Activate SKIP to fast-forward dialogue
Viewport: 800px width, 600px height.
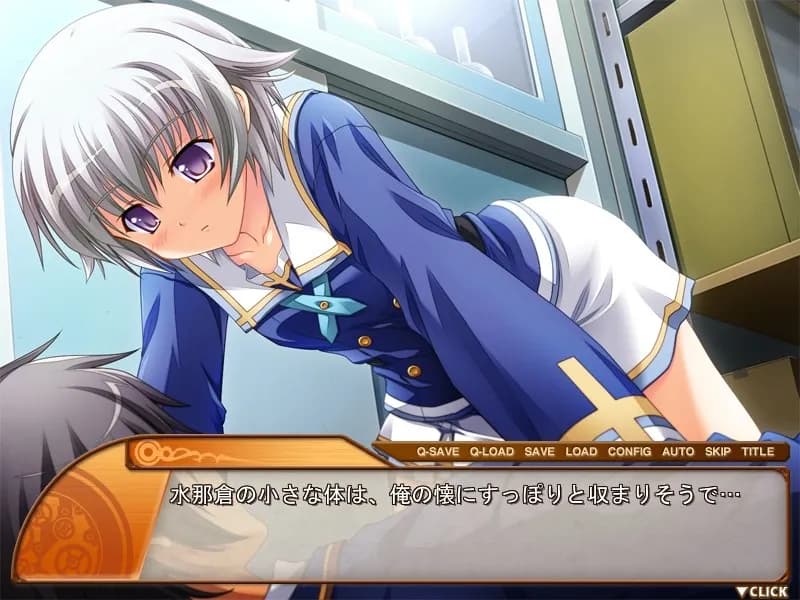[718, 452]
